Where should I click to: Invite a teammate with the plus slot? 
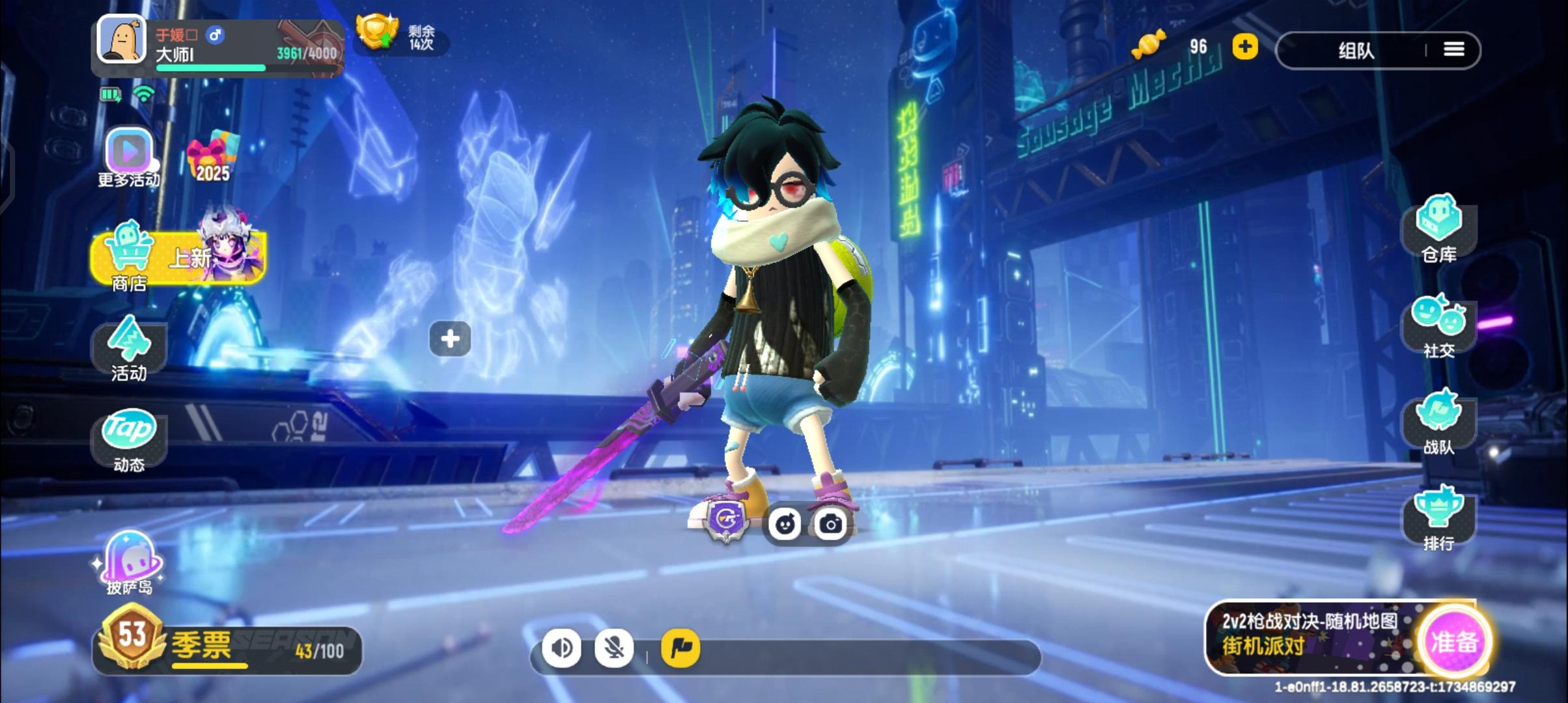click(x=450, y=338)
